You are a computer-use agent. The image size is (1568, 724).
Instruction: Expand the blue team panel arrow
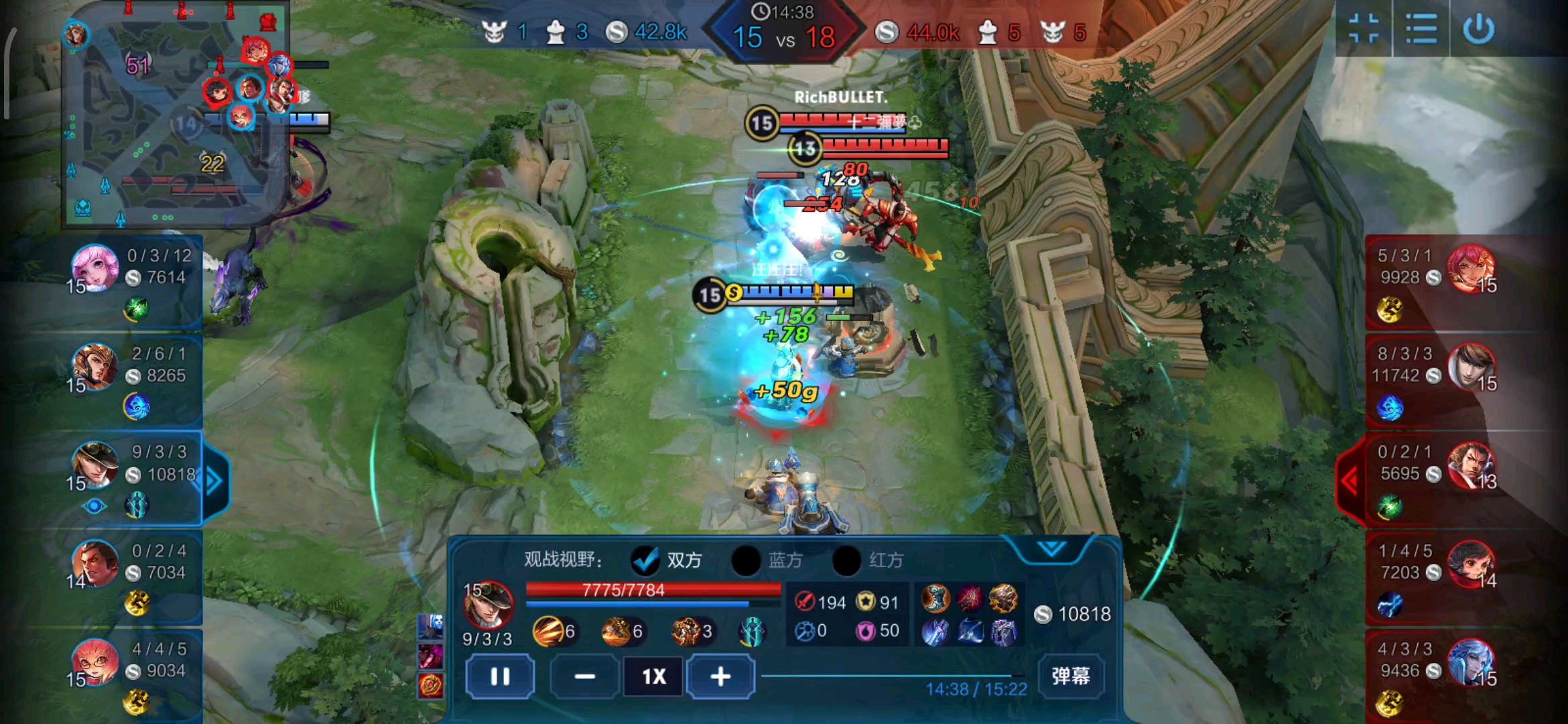pos(214,481)
